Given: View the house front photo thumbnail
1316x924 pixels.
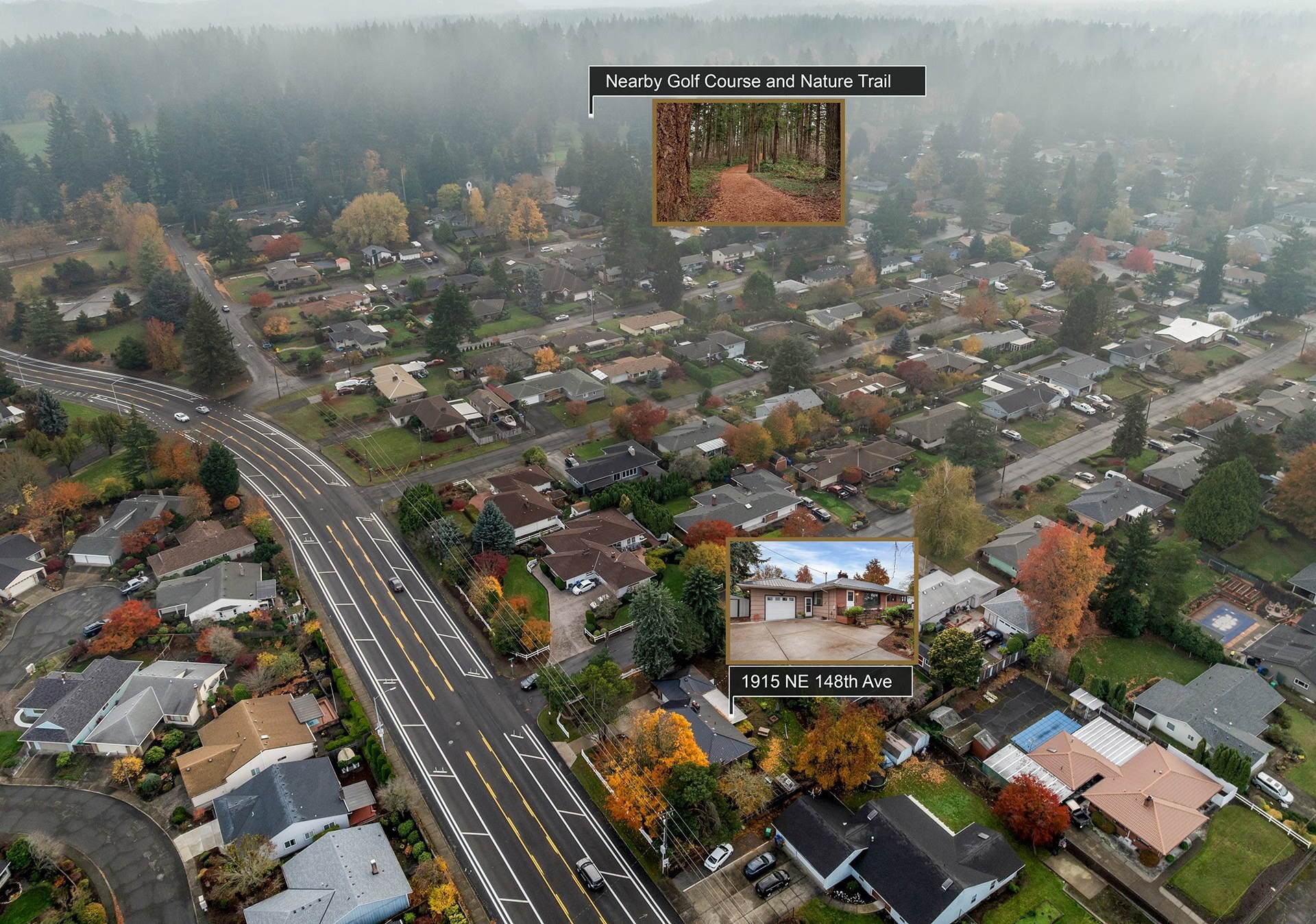Looking at the screenshot, I should [x=822, y=601].
